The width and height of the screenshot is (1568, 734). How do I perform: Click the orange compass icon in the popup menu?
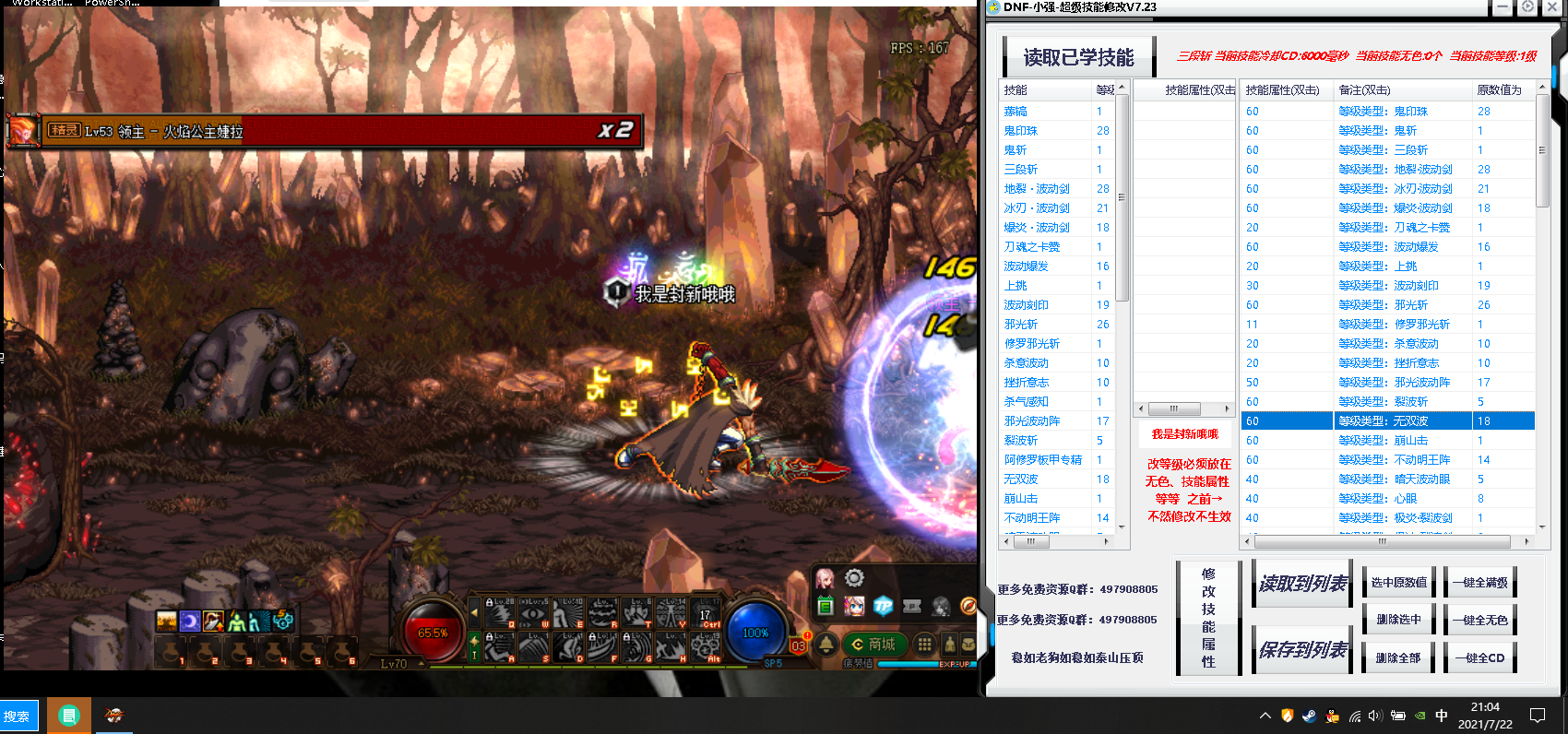click(x=968, y=607)
